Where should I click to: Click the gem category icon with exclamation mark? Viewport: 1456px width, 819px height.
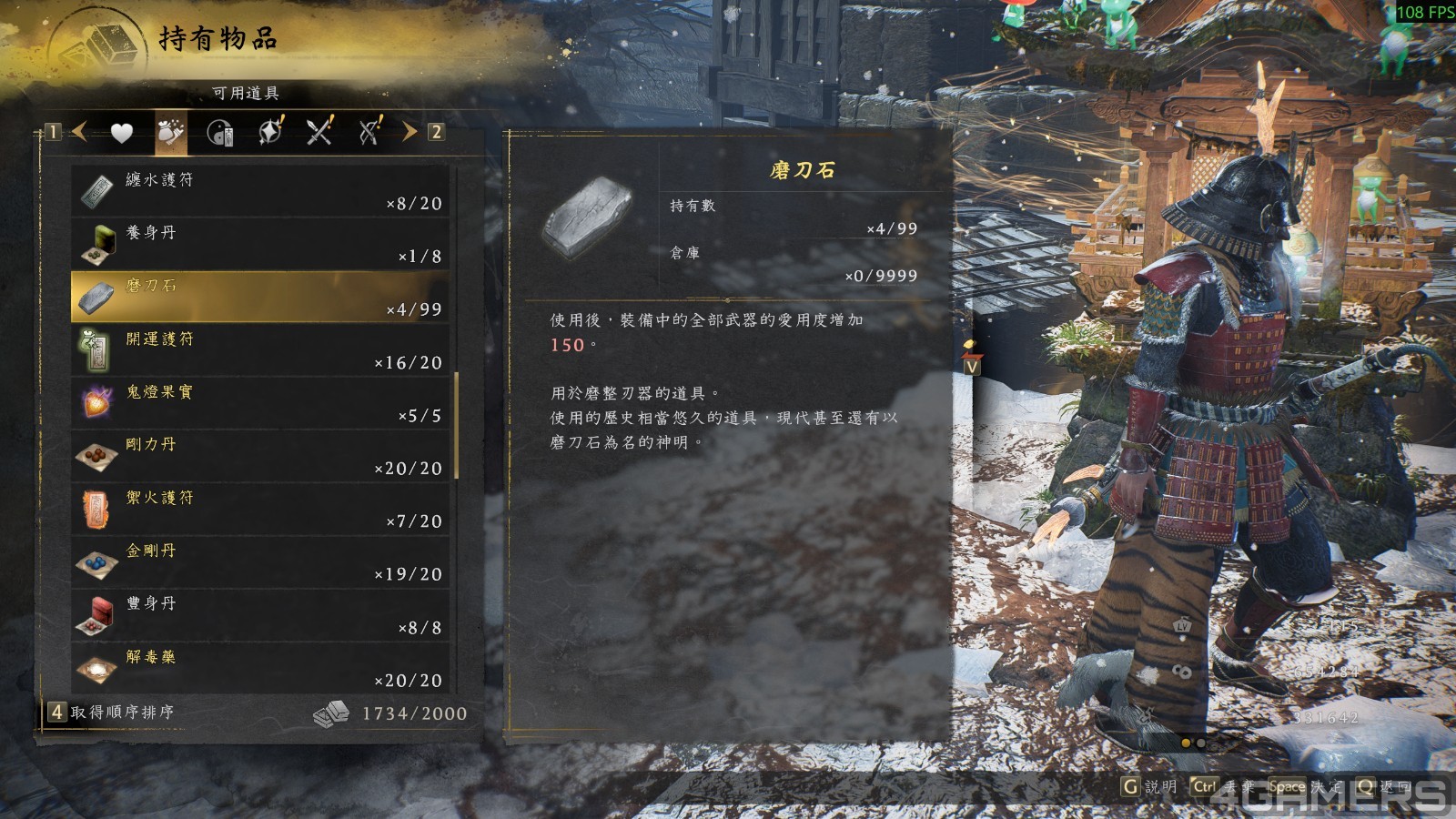(268, 131)
